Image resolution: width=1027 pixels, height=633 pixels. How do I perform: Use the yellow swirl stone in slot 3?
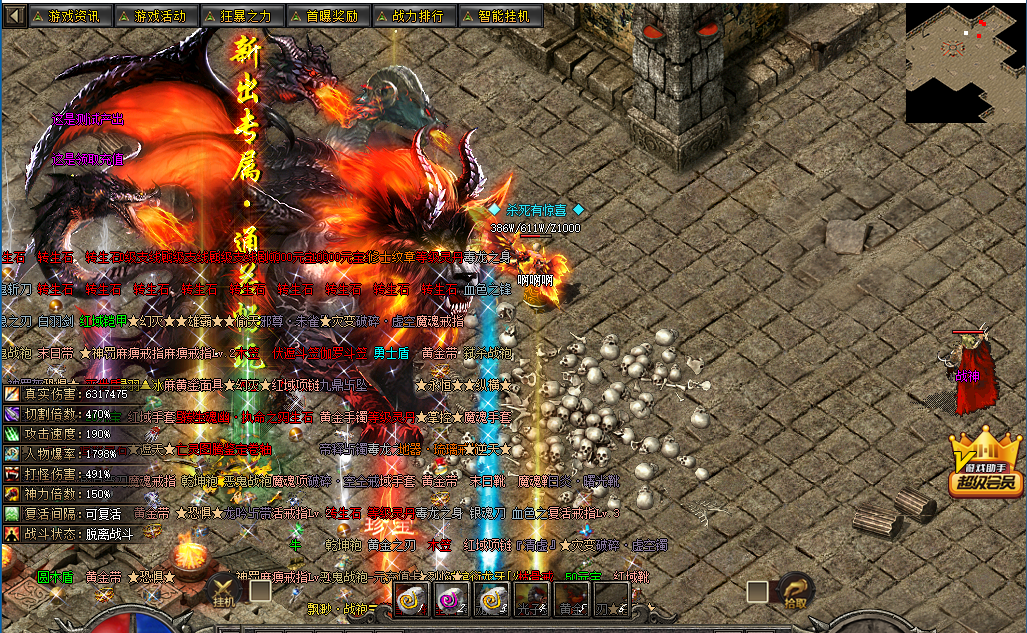(491, 599)
